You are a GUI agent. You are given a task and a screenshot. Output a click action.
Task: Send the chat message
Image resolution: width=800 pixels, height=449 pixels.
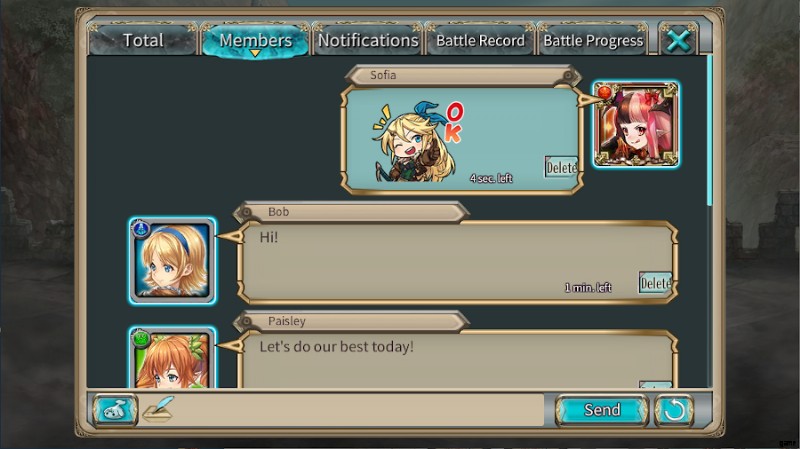(602, 410)
